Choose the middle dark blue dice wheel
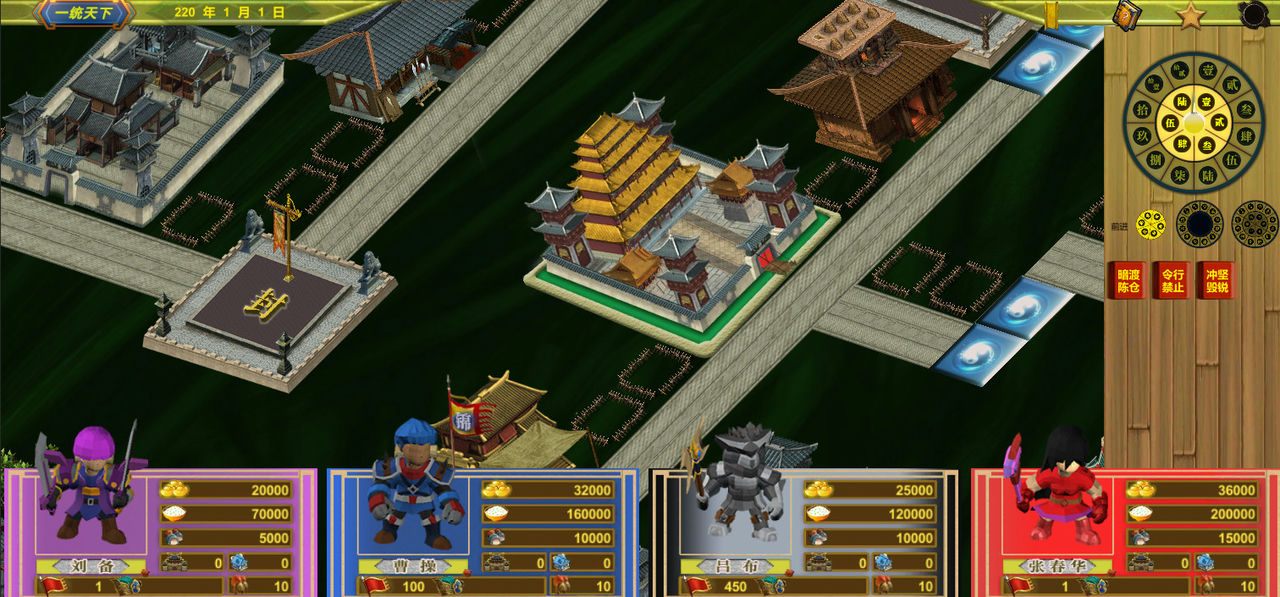 [x=1199, y=225]
